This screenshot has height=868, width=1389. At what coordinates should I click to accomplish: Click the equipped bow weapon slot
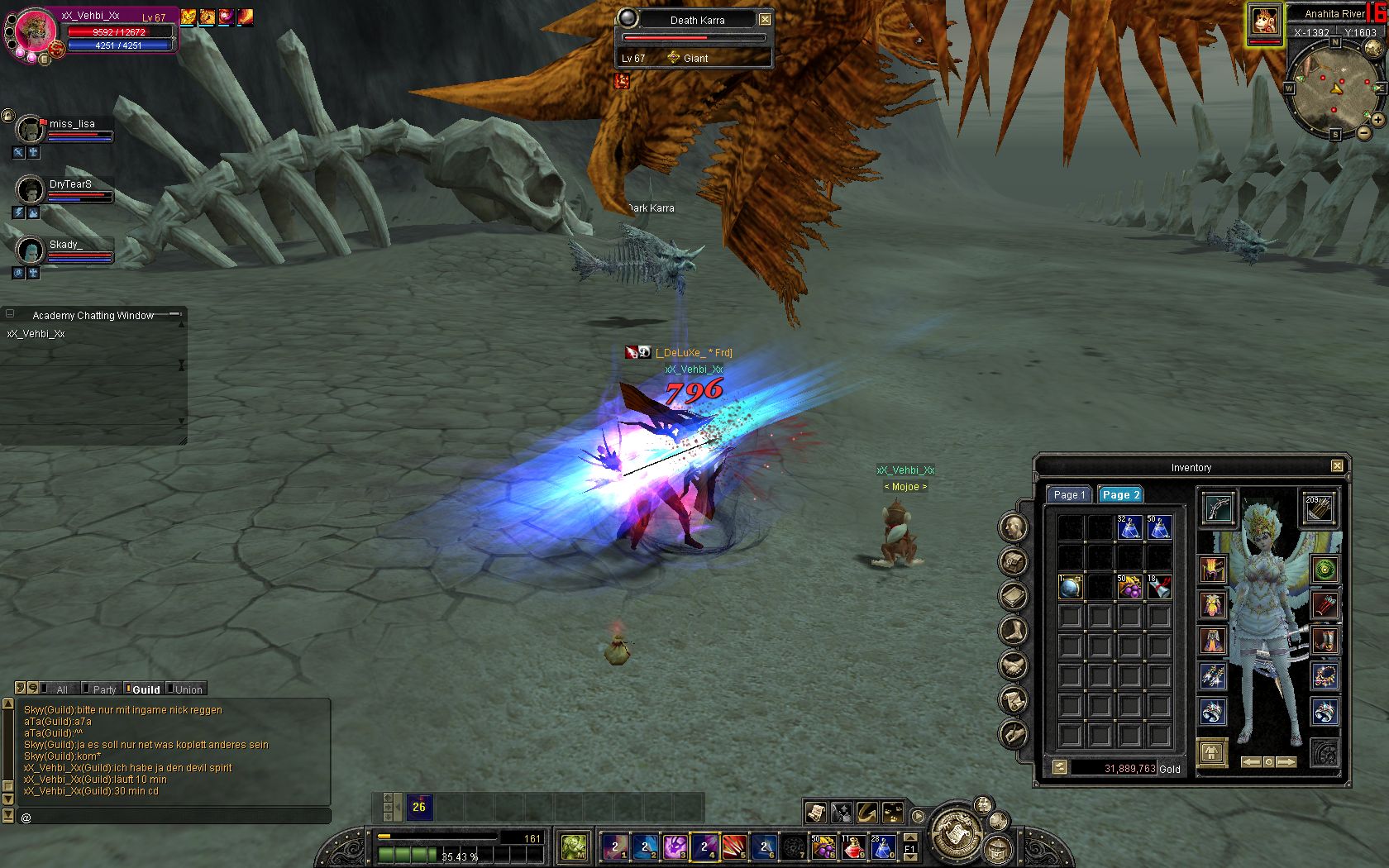click(x=1218, y=509)
